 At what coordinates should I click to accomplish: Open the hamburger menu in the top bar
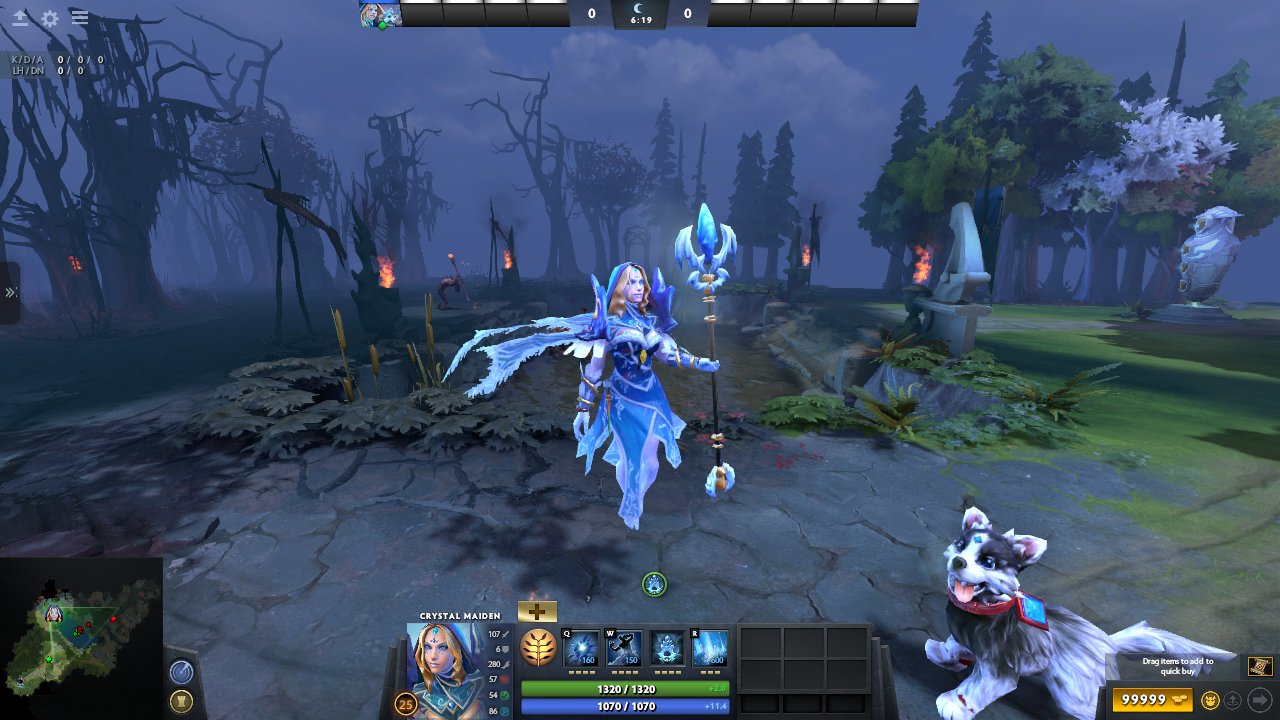coord(80,18)
